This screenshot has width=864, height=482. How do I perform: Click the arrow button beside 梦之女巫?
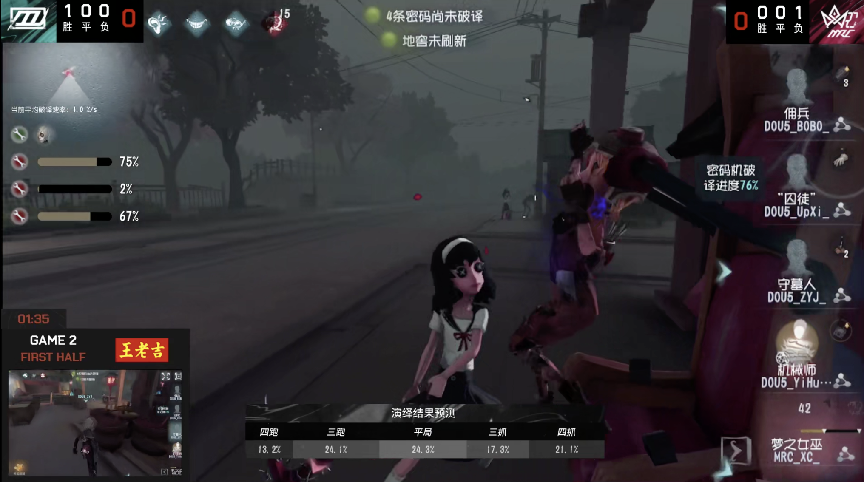[737, 450]
